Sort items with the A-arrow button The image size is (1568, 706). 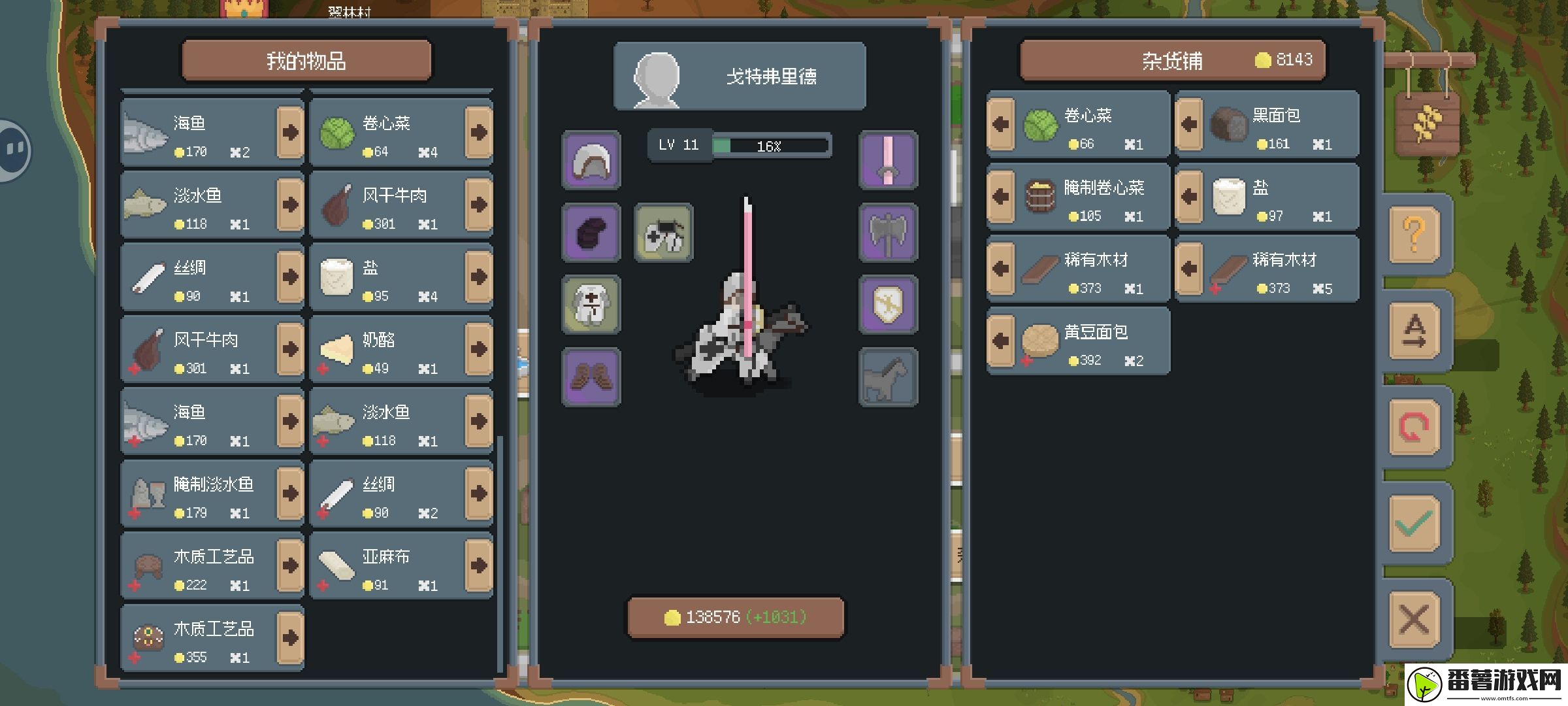coord(1414,331)
